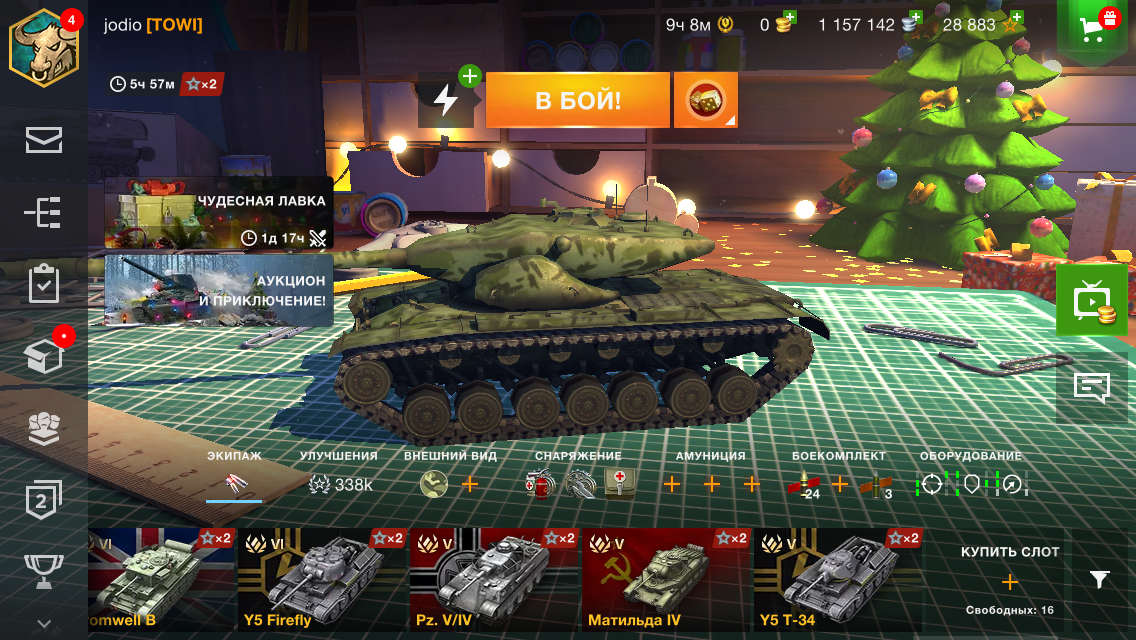Open the containers crate icon
This screenshot has width=1136, height=640.
tap(43, 355)
